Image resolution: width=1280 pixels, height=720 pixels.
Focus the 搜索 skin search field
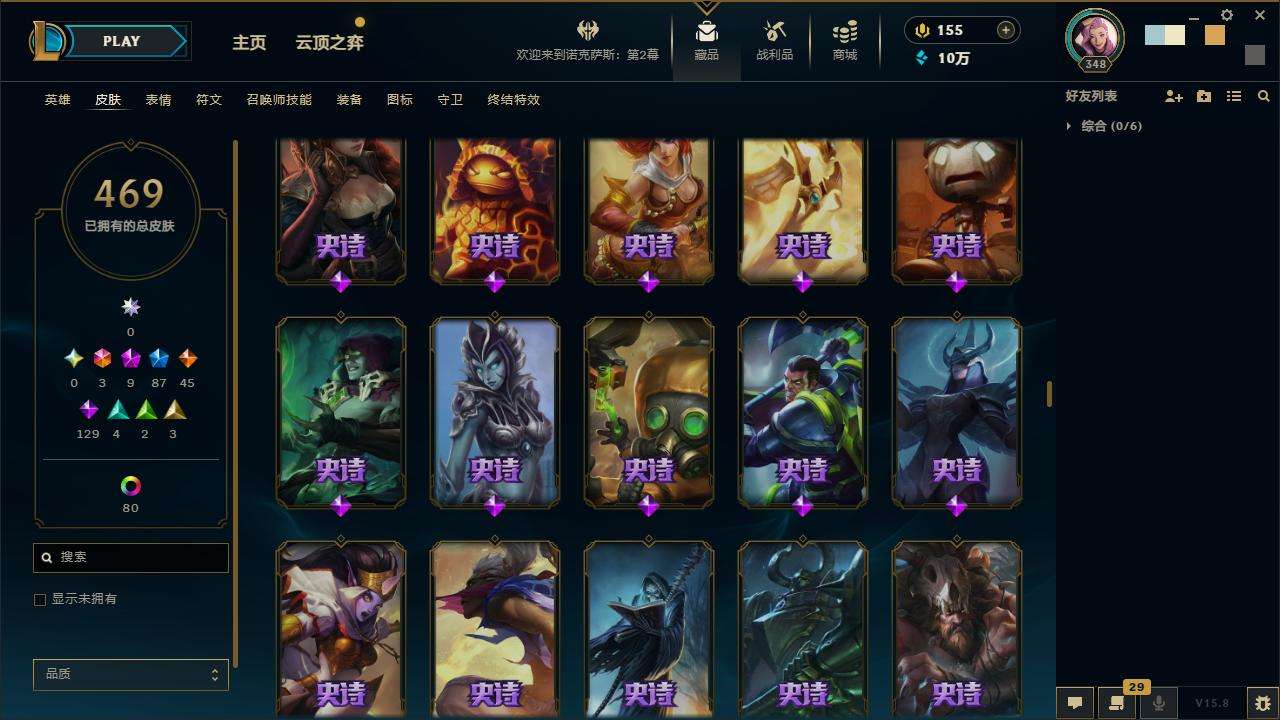[x=140, y=557]
